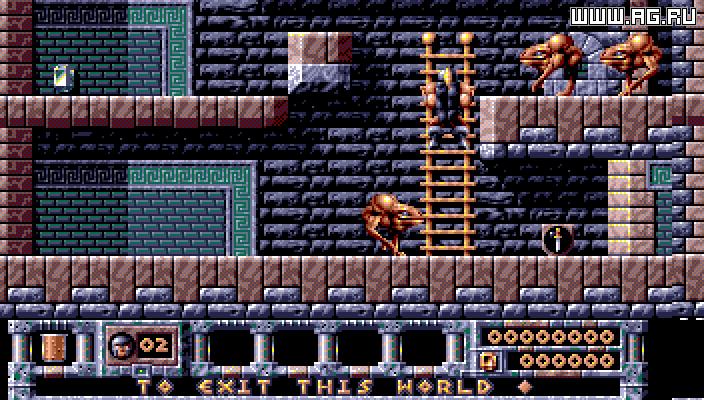The image size is (704, 400).
Task: Click the hero helmet lives icon
Action: pos(121,346)
